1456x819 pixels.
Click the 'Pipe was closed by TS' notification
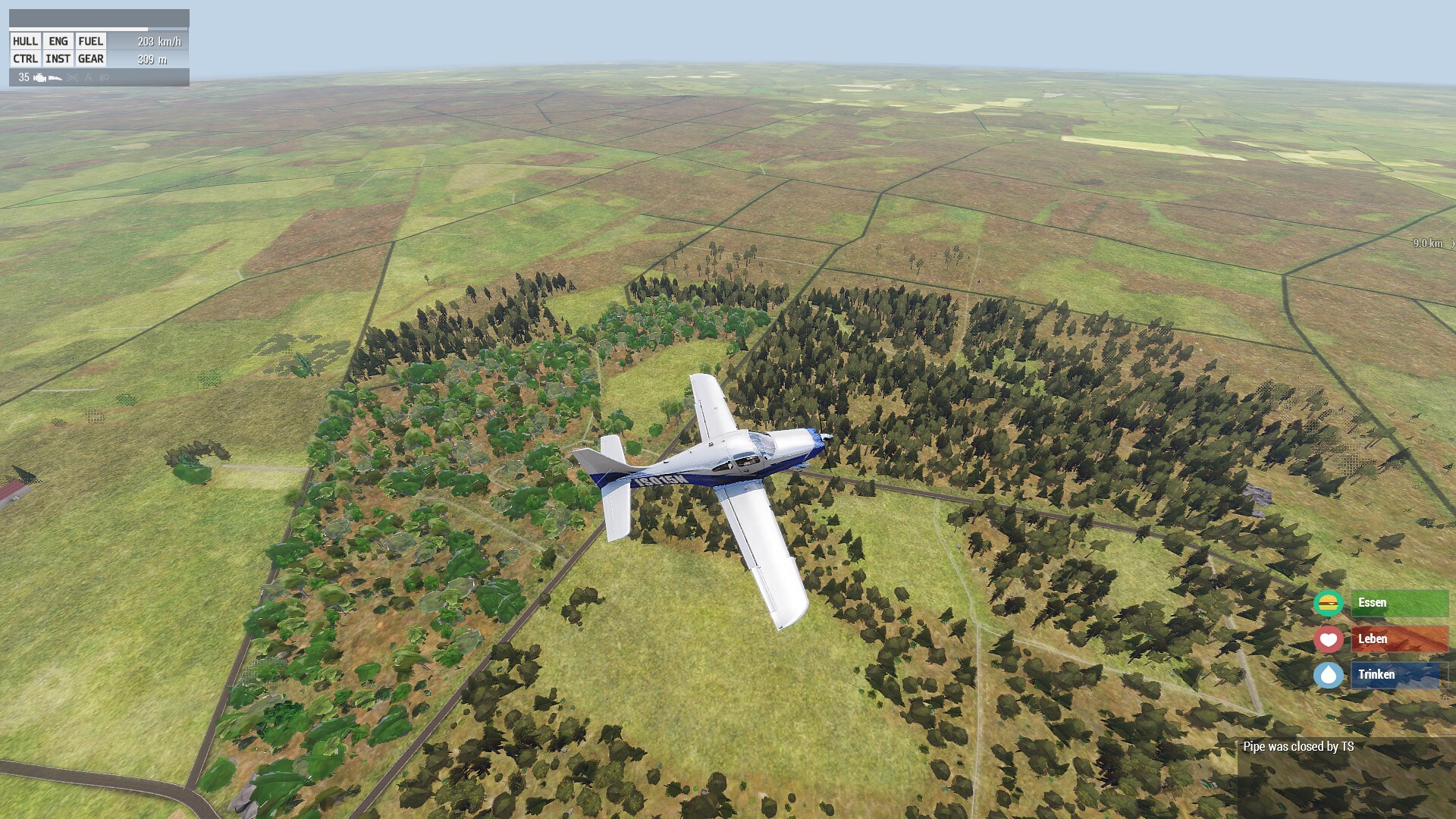(x=1298, y=747)
